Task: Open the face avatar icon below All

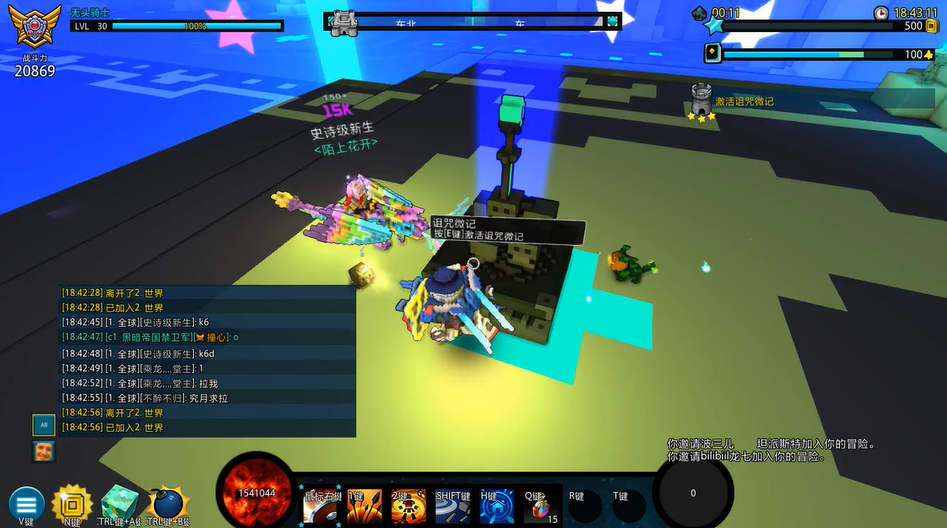Action: tap(42, 451)
